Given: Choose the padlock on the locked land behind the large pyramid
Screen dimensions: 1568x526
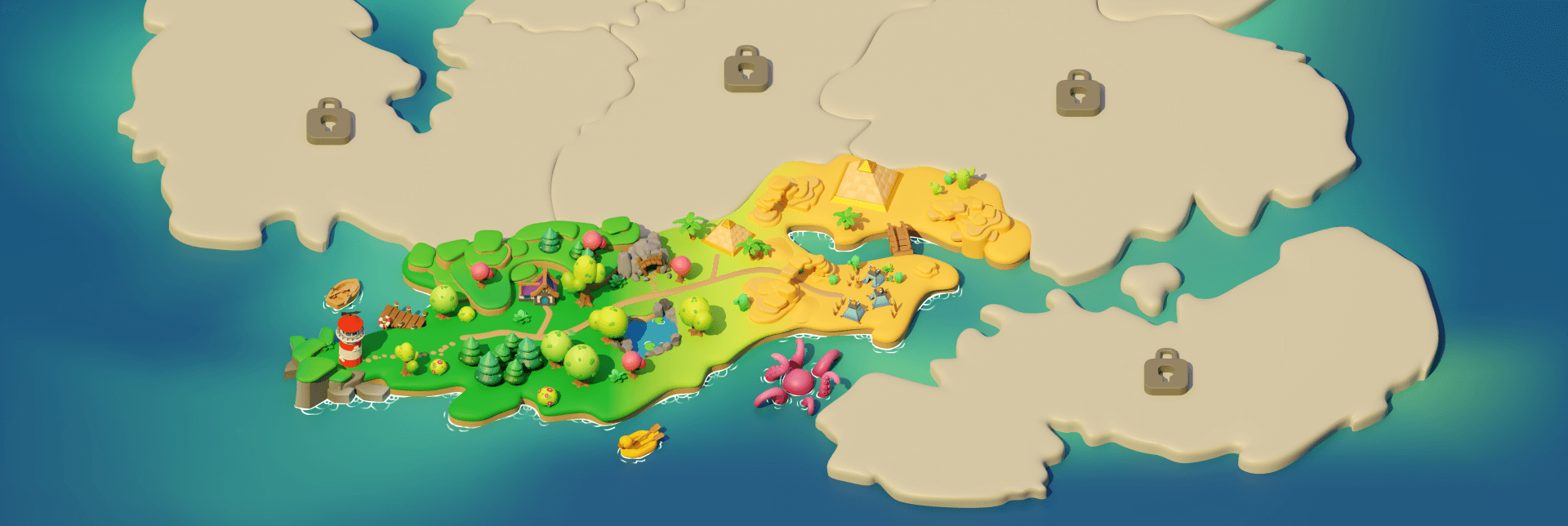Looking at the screenshot, I should [1080, 93].
